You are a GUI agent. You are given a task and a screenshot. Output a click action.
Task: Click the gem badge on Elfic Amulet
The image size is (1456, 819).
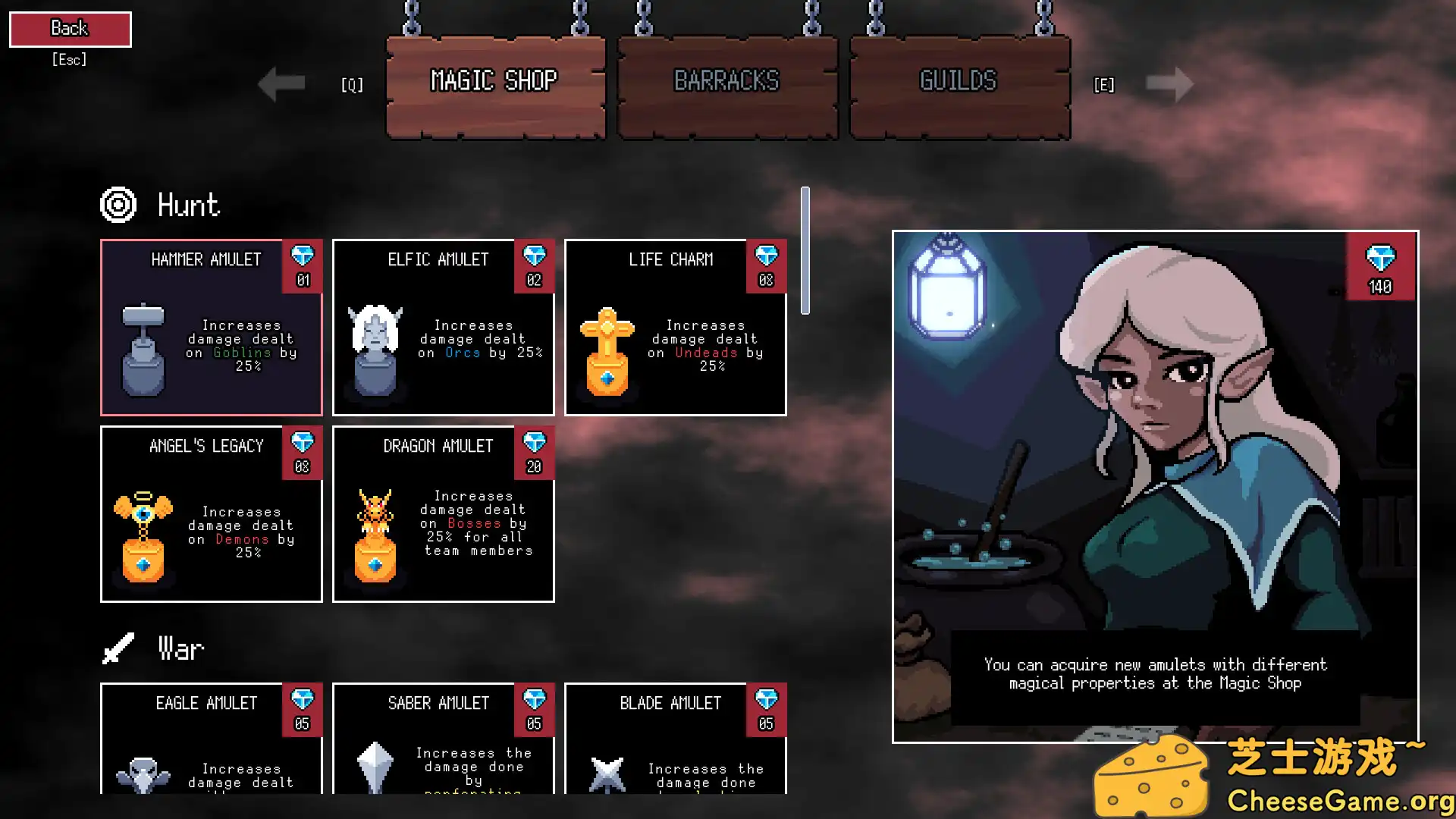tap(535, 267)
